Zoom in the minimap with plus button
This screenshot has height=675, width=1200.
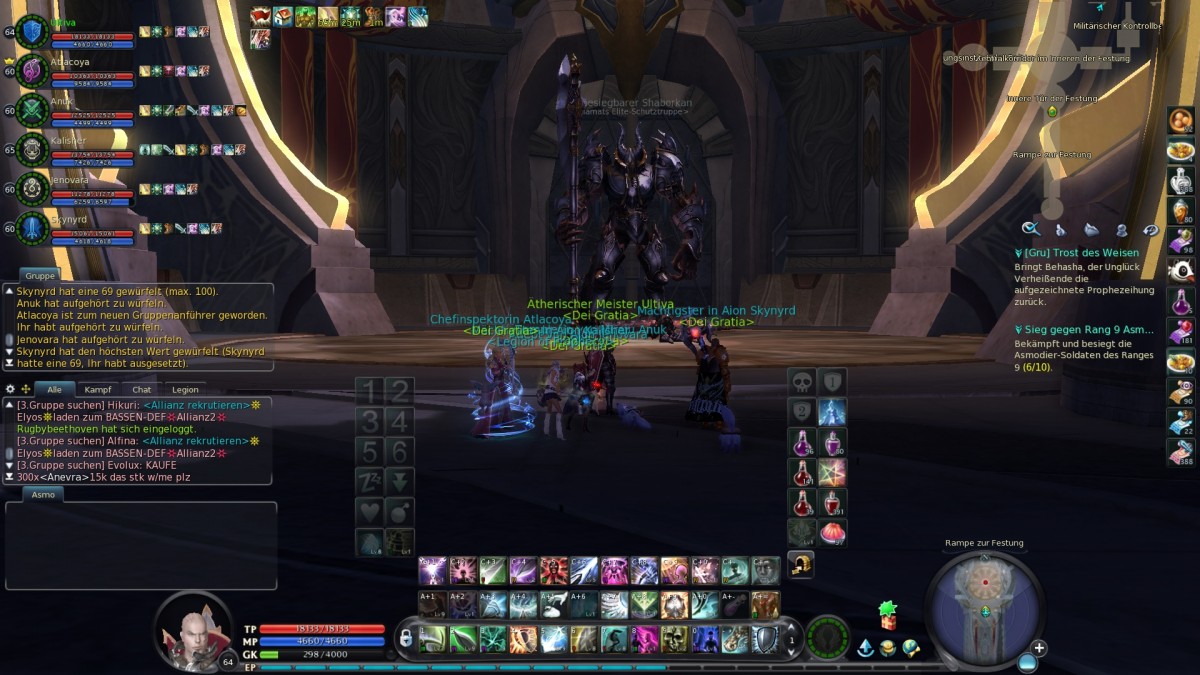(1039, 648)
